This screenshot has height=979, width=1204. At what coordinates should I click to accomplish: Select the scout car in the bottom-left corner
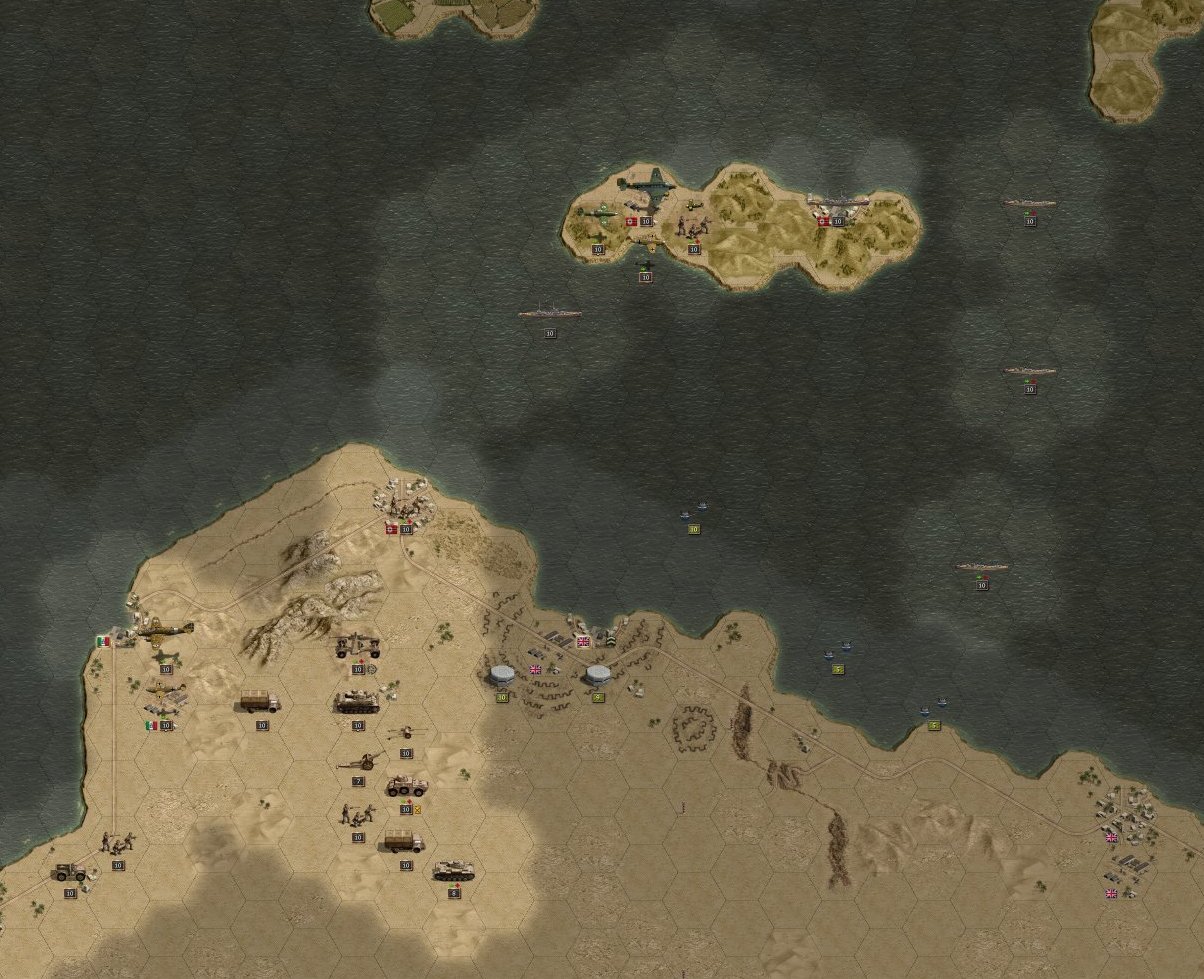coord(70,872)
